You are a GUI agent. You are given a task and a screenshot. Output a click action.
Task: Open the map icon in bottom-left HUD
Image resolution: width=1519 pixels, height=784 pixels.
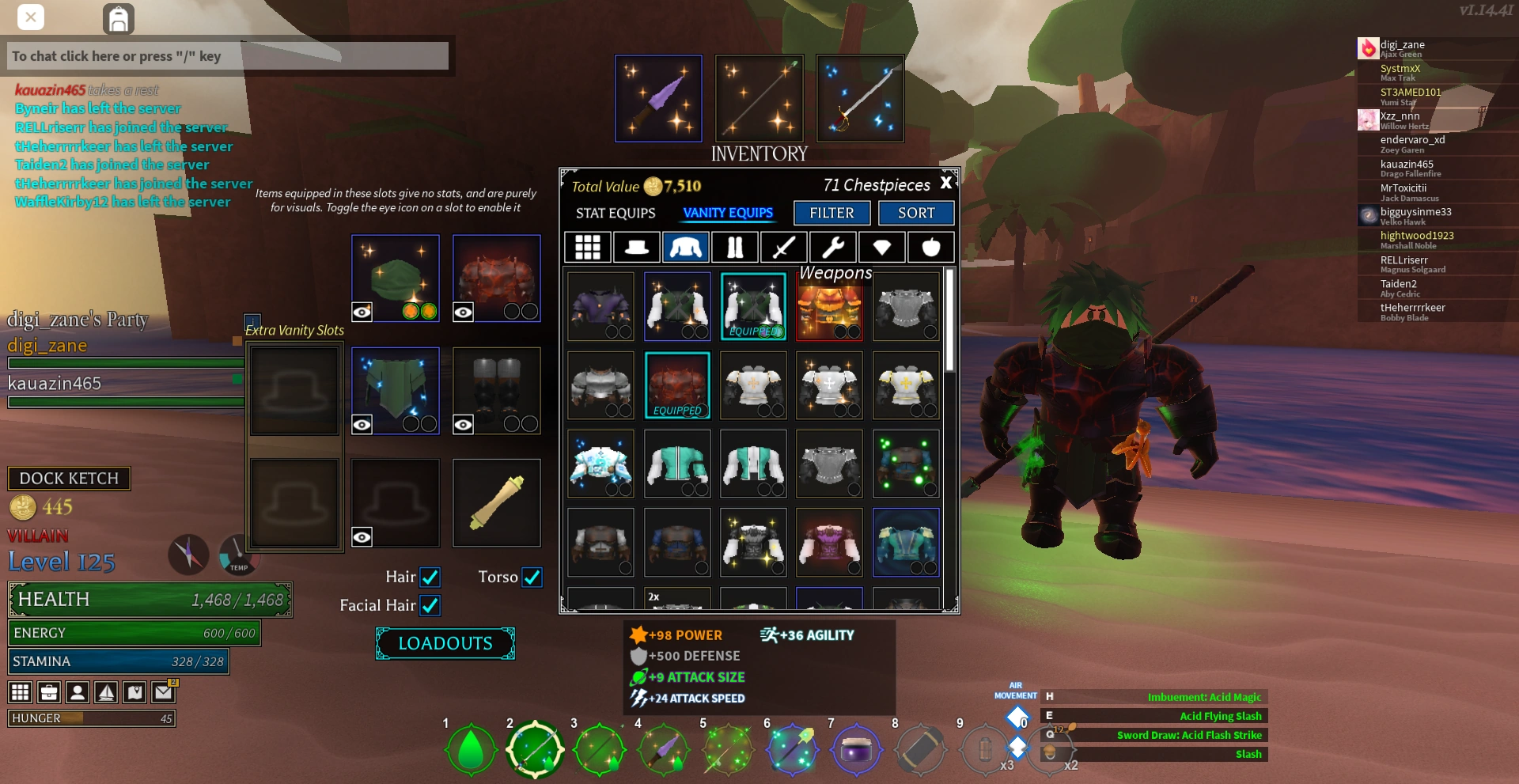coord(134,691)
